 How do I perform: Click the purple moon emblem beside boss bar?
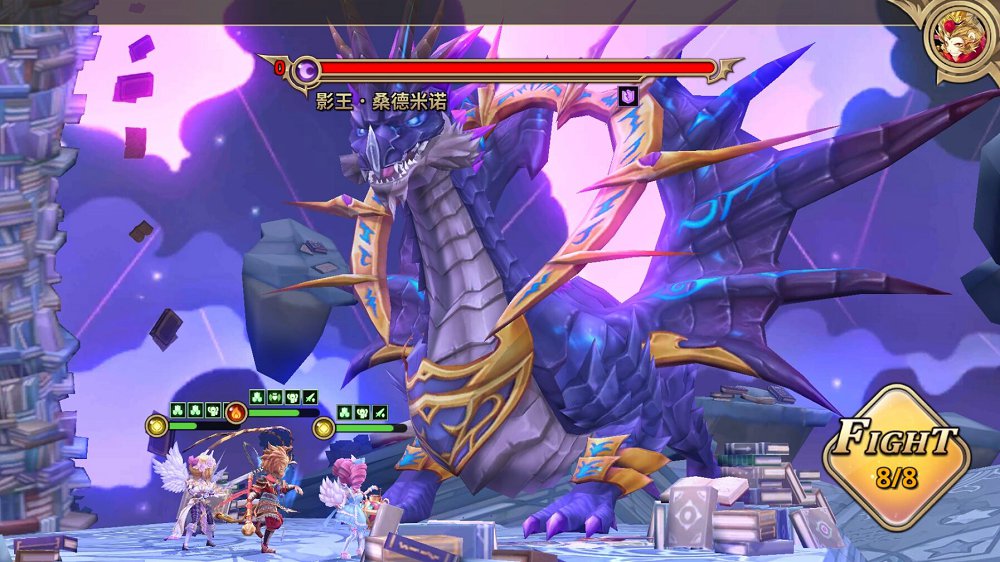[307, 69]
